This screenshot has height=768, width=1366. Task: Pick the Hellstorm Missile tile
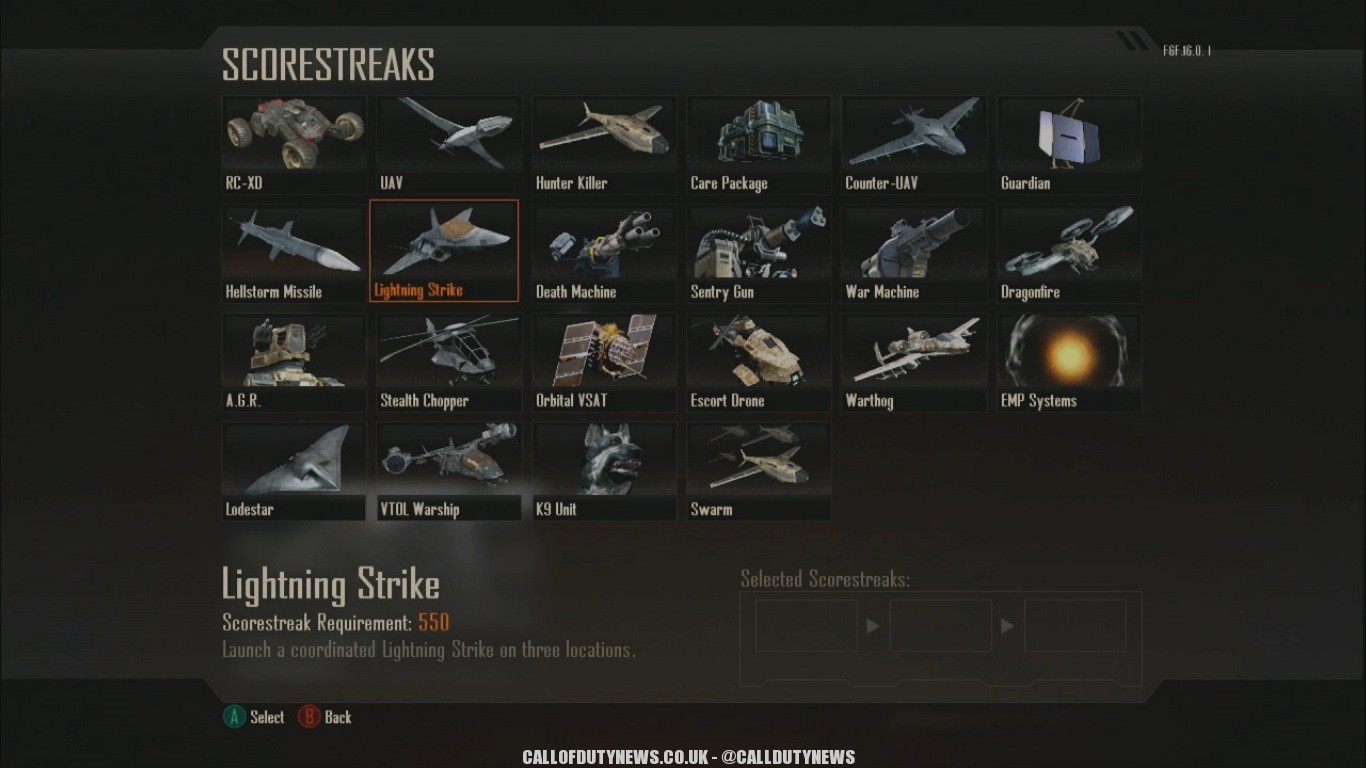[x=294, y=252]
